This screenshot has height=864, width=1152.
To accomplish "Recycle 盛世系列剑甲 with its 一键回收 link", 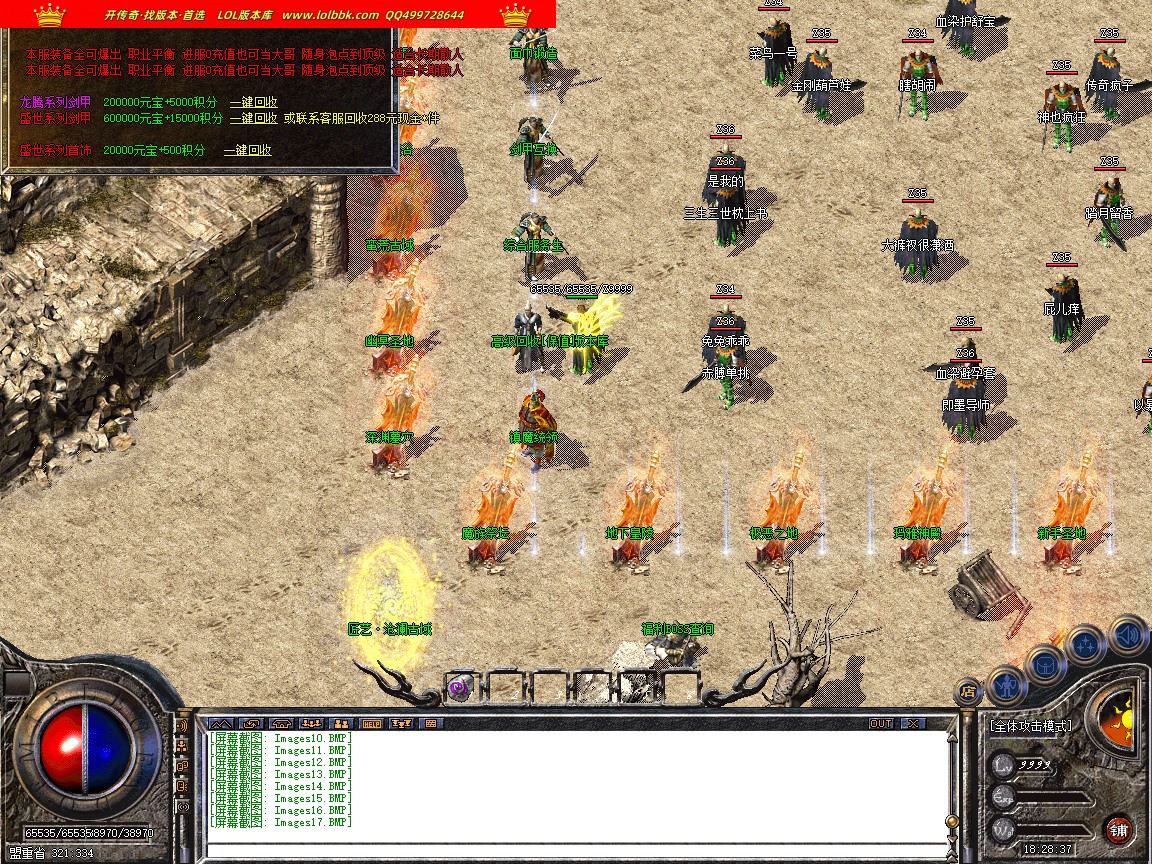I will 253,118.
